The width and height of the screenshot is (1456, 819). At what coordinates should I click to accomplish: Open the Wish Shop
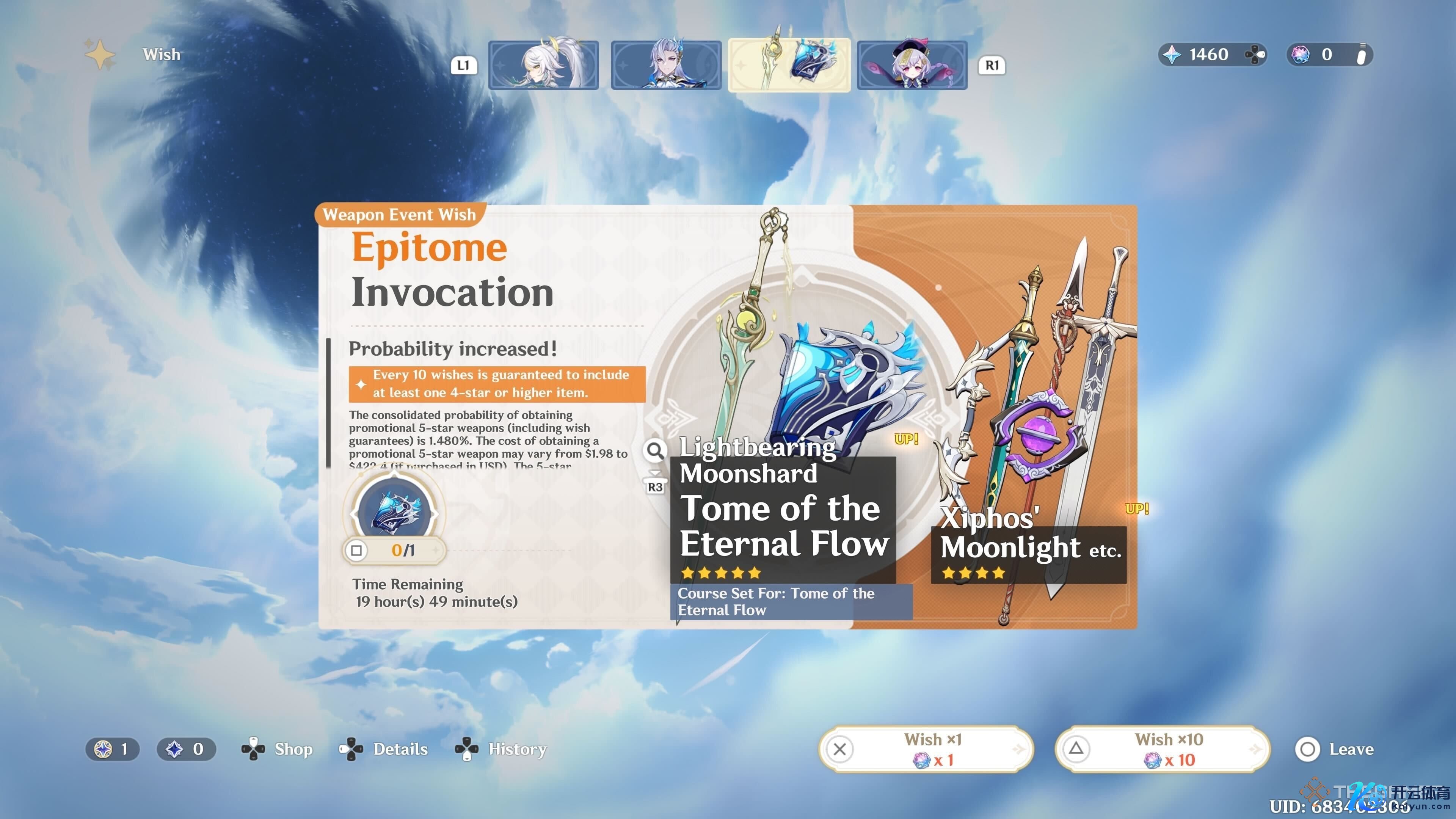(278, 749)
